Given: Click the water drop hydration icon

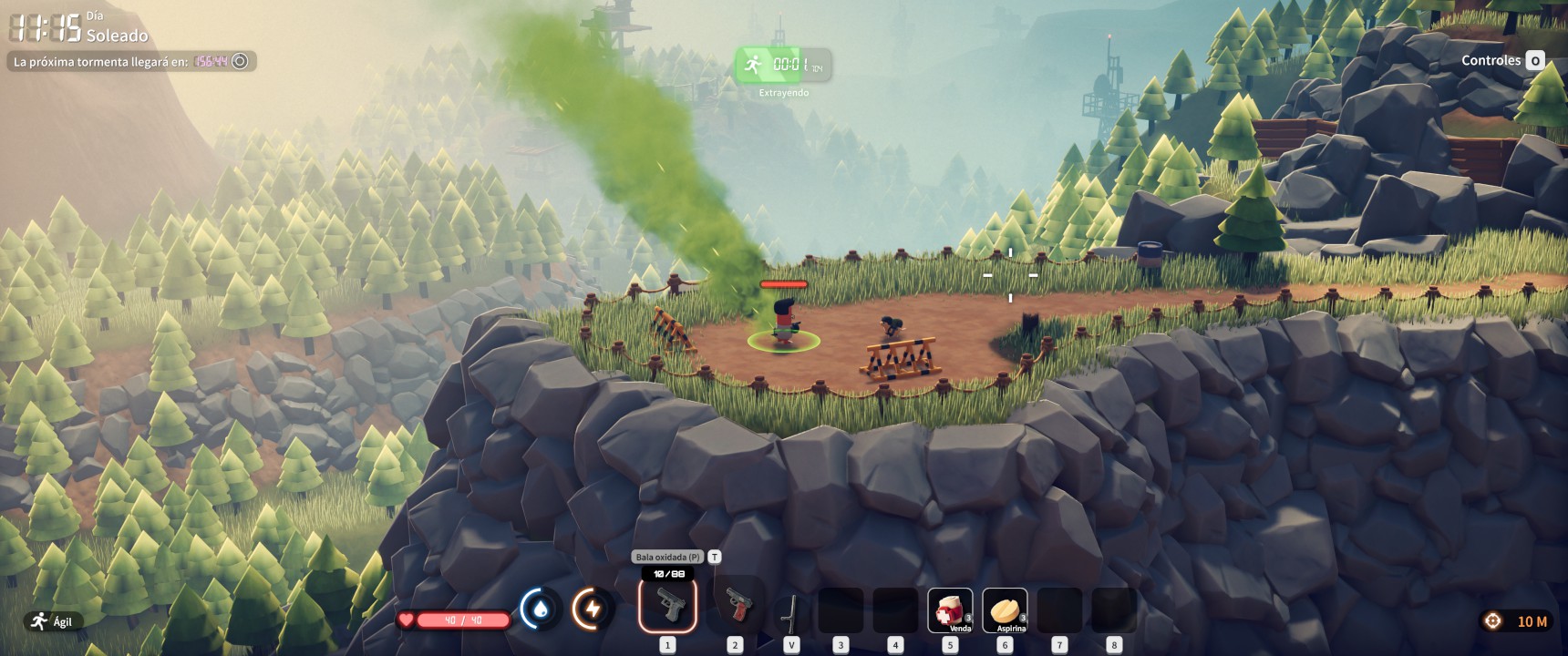Looking at the screenshot, I should click(x=541, y=609).
